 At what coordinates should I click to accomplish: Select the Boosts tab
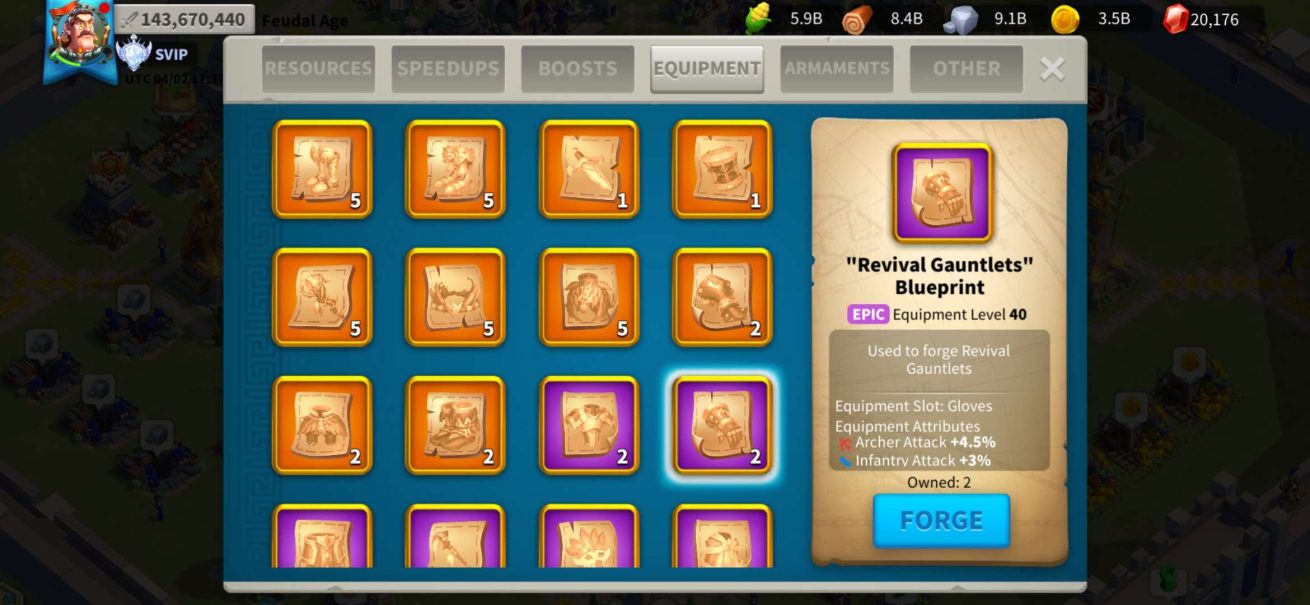pyautogui.click(x=577, y=69)
